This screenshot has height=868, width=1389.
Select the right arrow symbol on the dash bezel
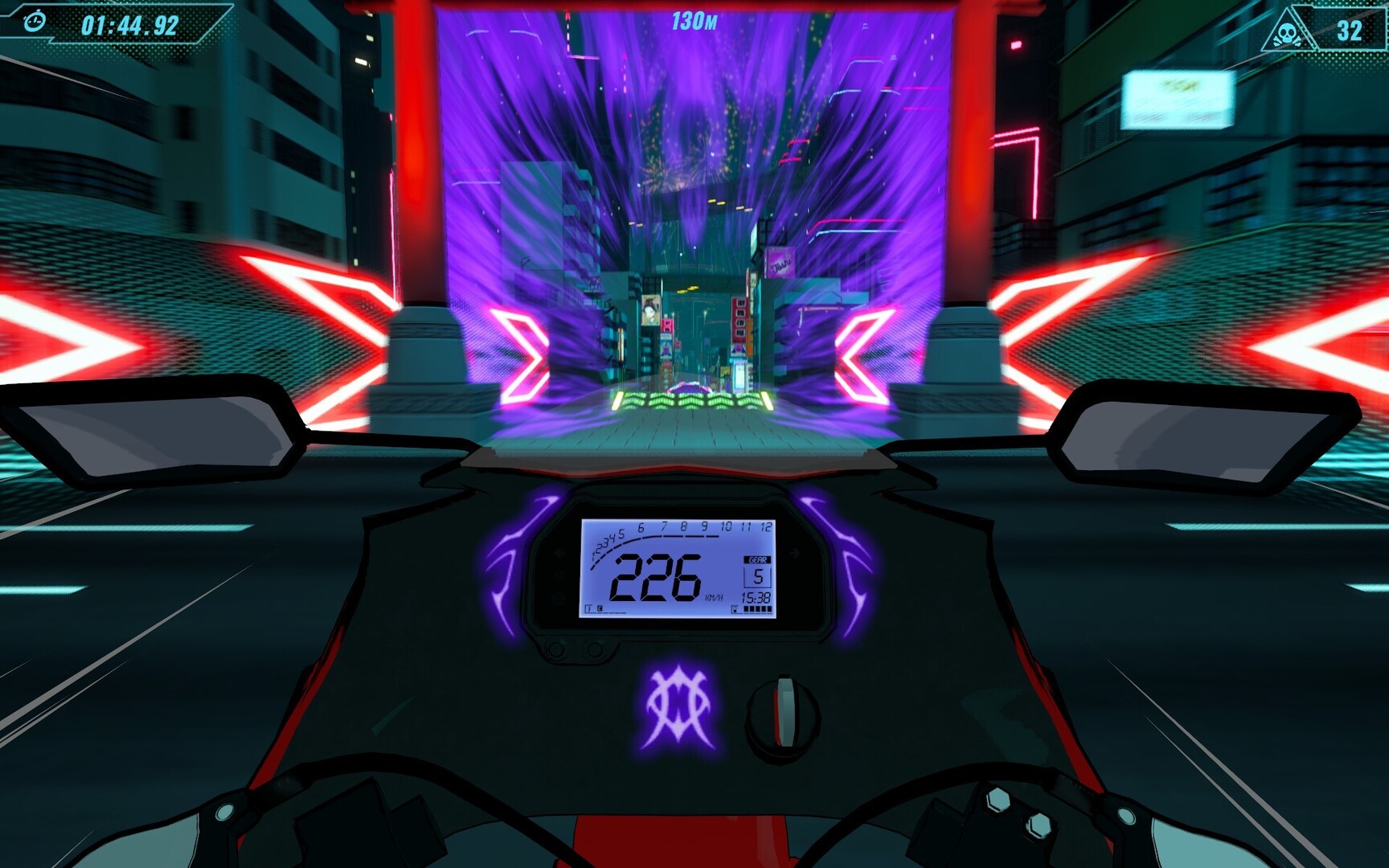(x=794, y=552)
